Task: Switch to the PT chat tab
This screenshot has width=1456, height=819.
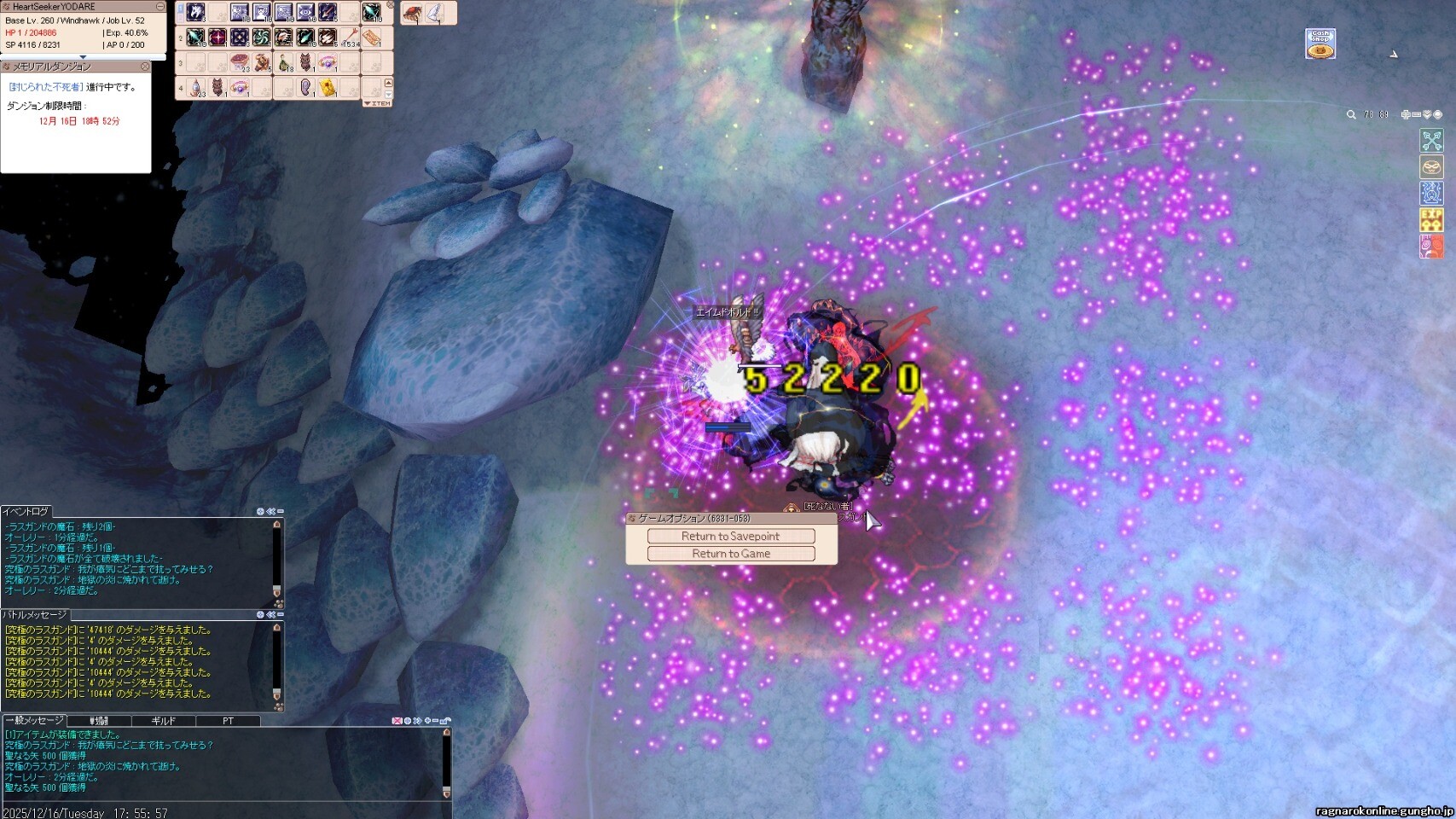Action: [x=228, y=721]
